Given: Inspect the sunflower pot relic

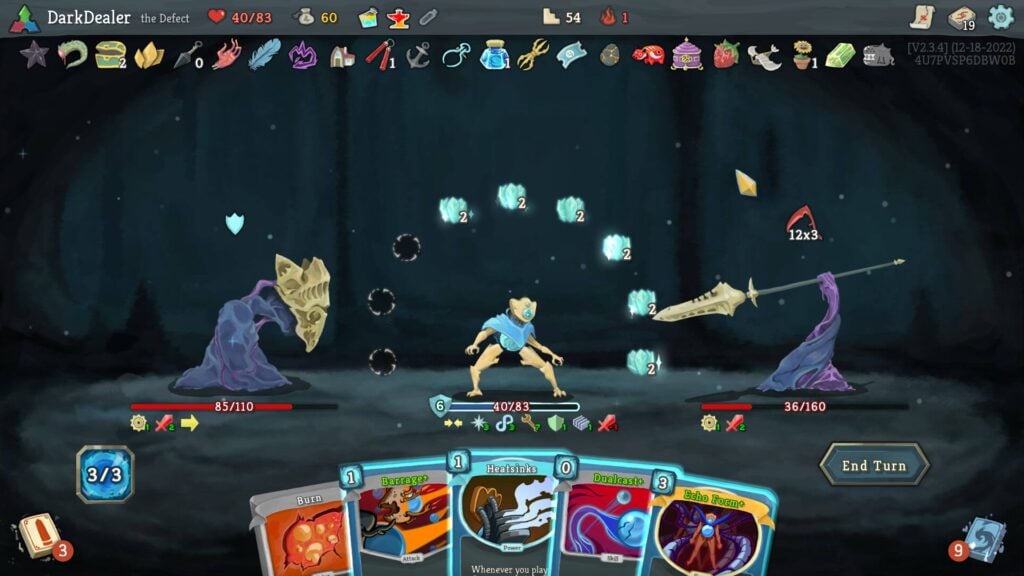Looking at the screenshot, I should (802, 54).
